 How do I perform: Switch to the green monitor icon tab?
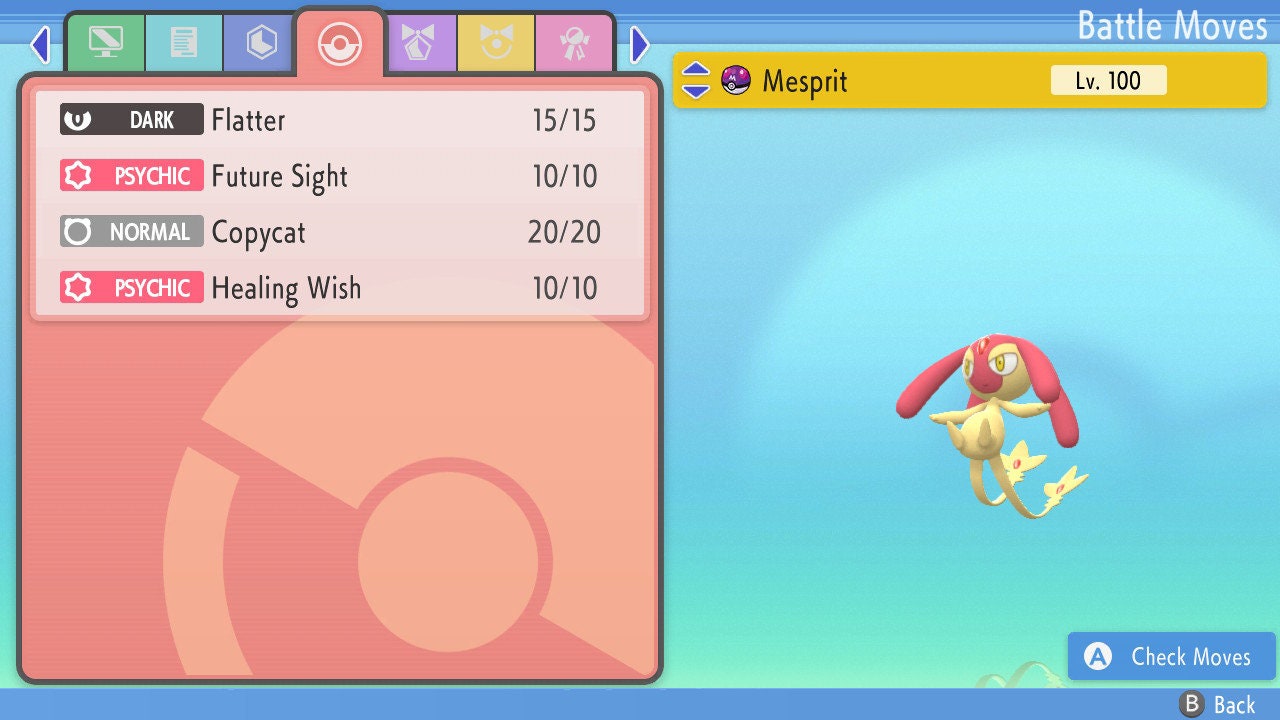pos(105,44)
